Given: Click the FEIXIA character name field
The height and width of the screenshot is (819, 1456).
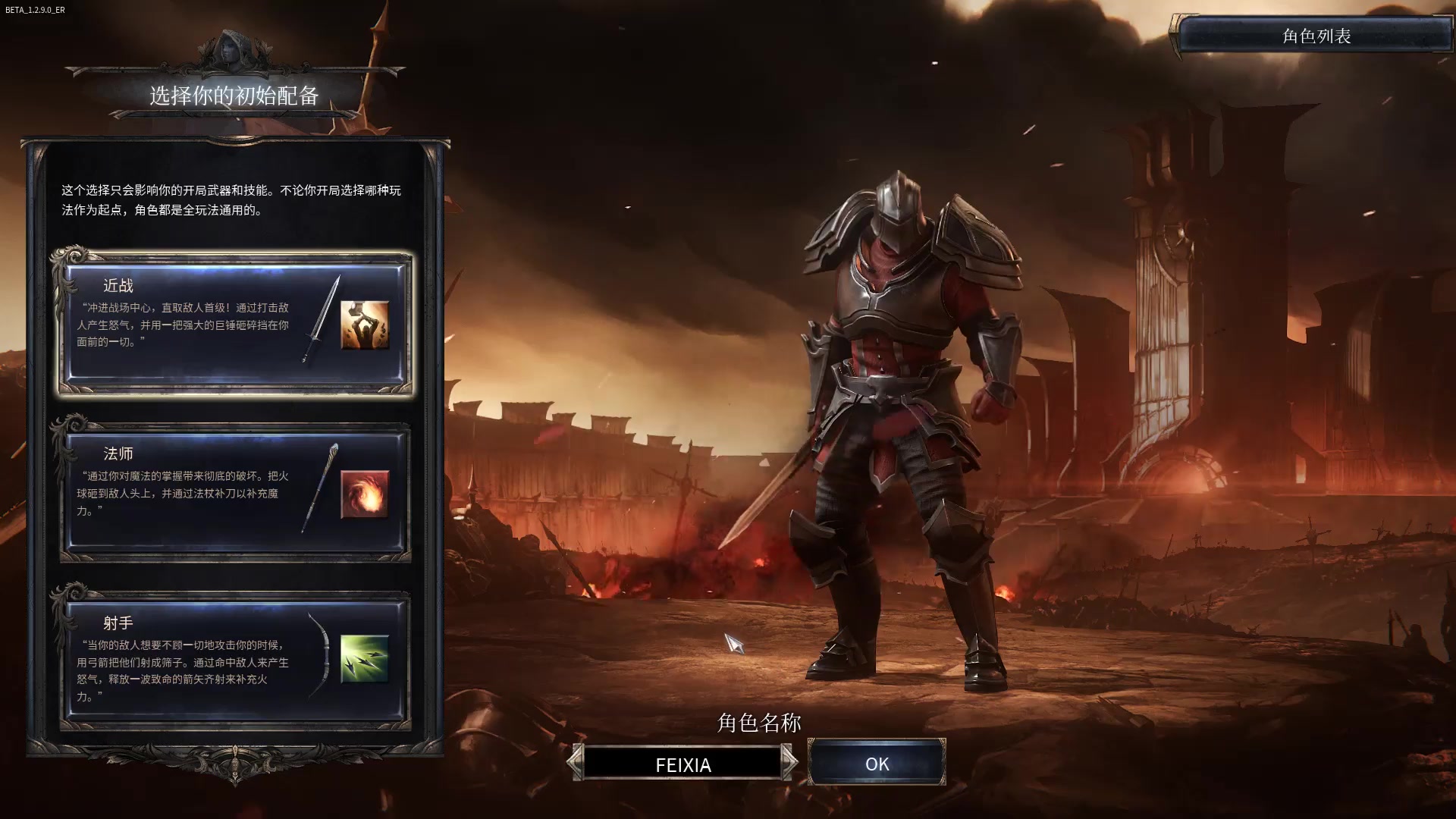Looking at the screenshot, I should point(682,764).
